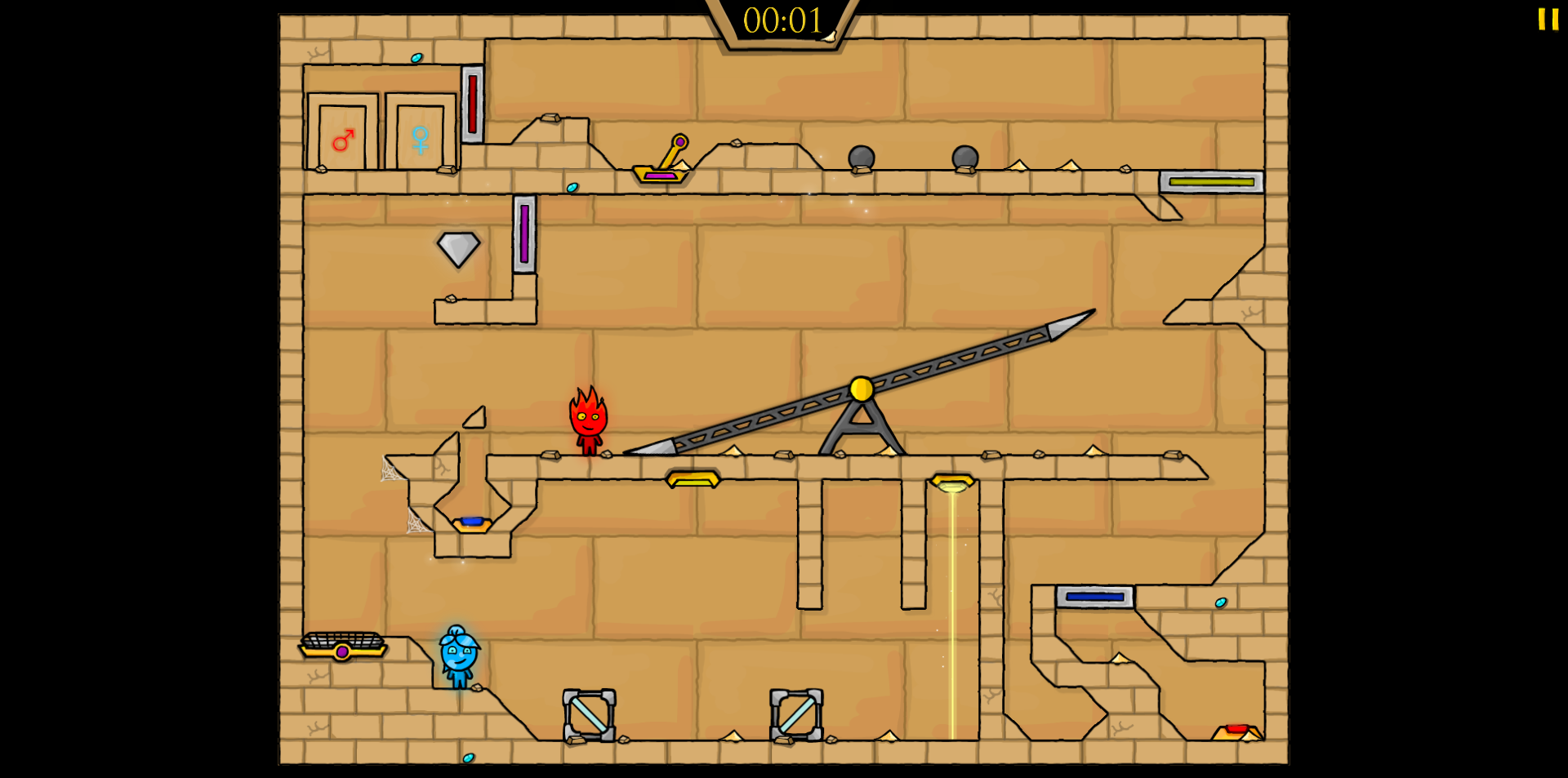This screenshot has width=1568, height=778.
Task: Click the cyan water droplet near Watergirl
Action: (x=470, y=758)
